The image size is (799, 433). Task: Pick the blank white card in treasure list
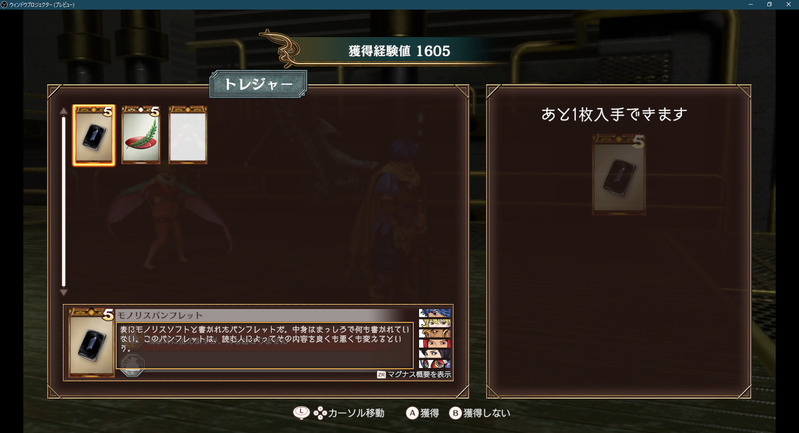tap(188, 135)
